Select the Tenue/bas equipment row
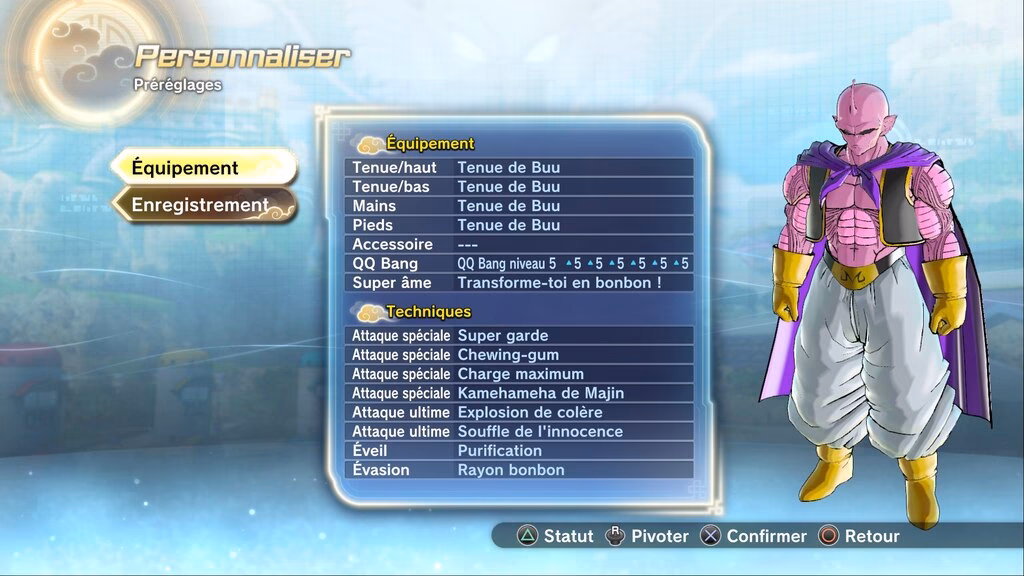Screen dimensions: 1024x576 pos(519,187)
